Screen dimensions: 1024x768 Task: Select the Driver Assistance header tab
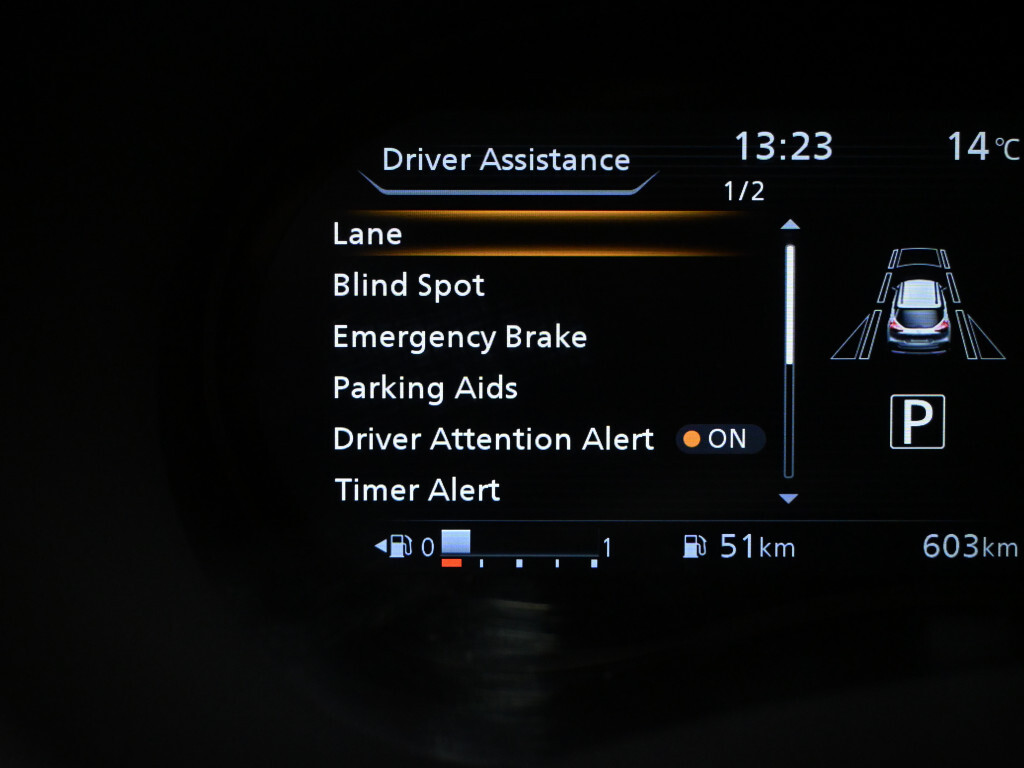click(506, 160)
